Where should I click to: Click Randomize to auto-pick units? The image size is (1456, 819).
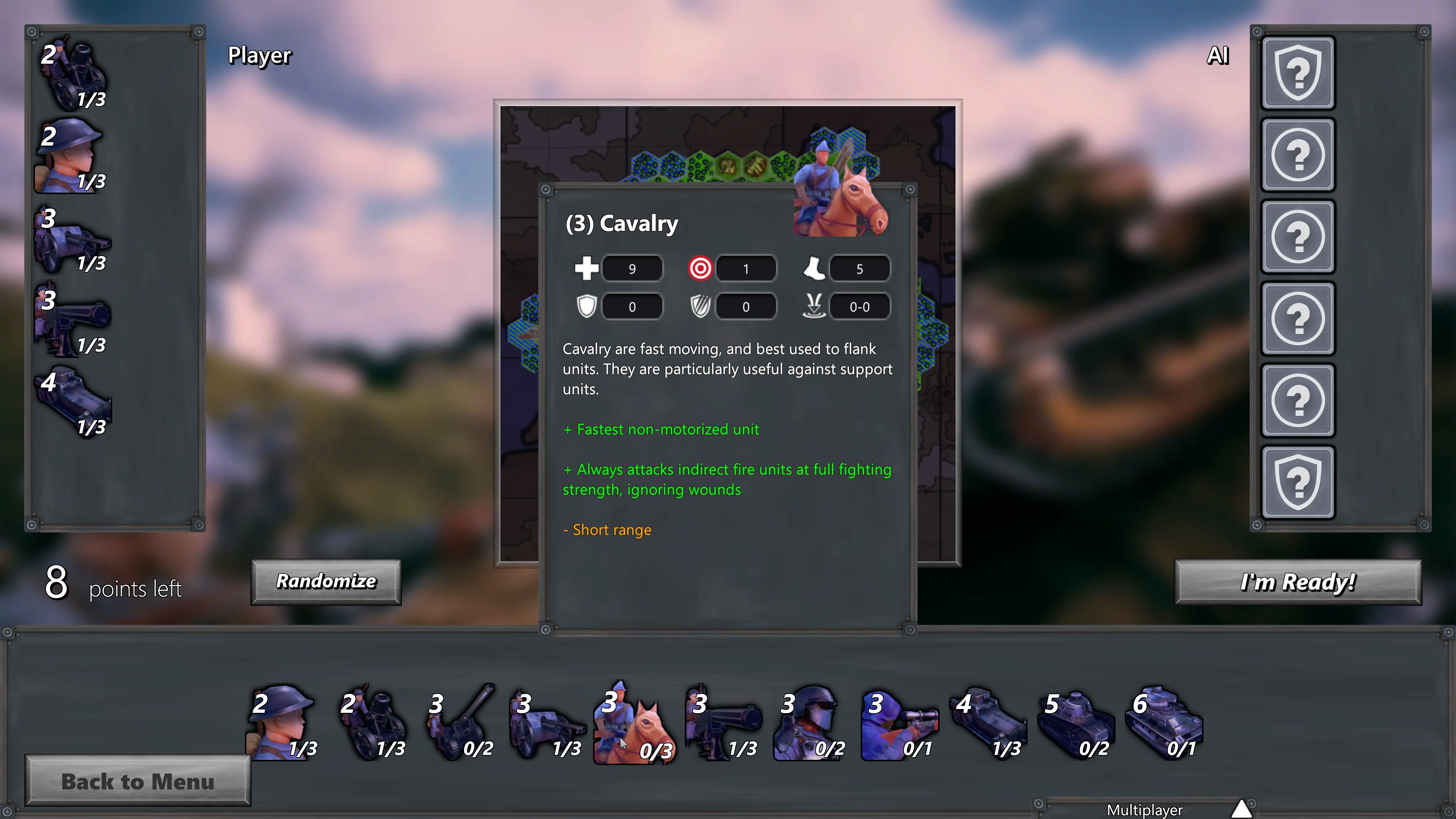326,582
